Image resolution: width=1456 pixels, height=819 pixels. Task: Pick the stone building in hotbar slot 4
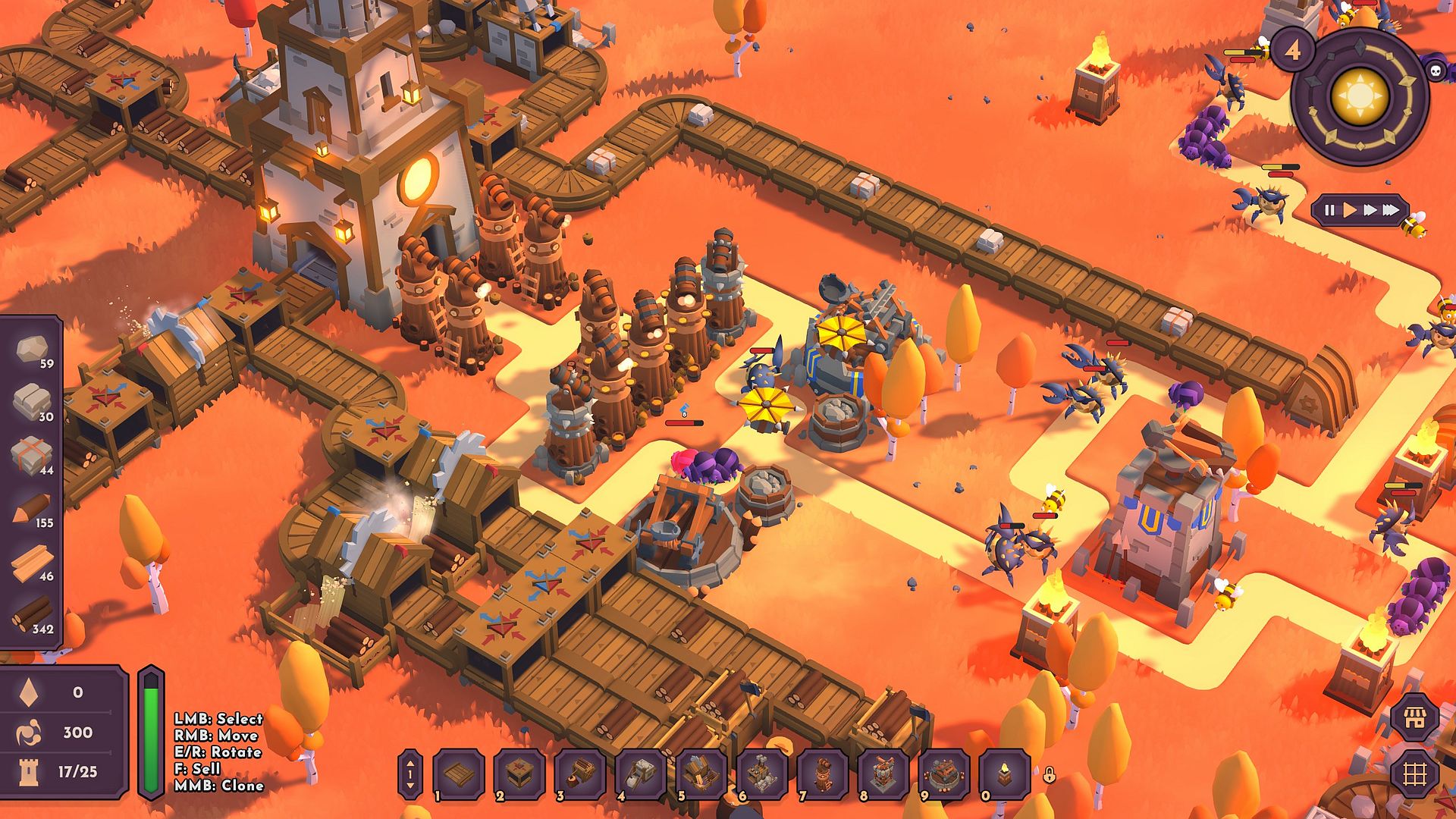pos(641,774)
